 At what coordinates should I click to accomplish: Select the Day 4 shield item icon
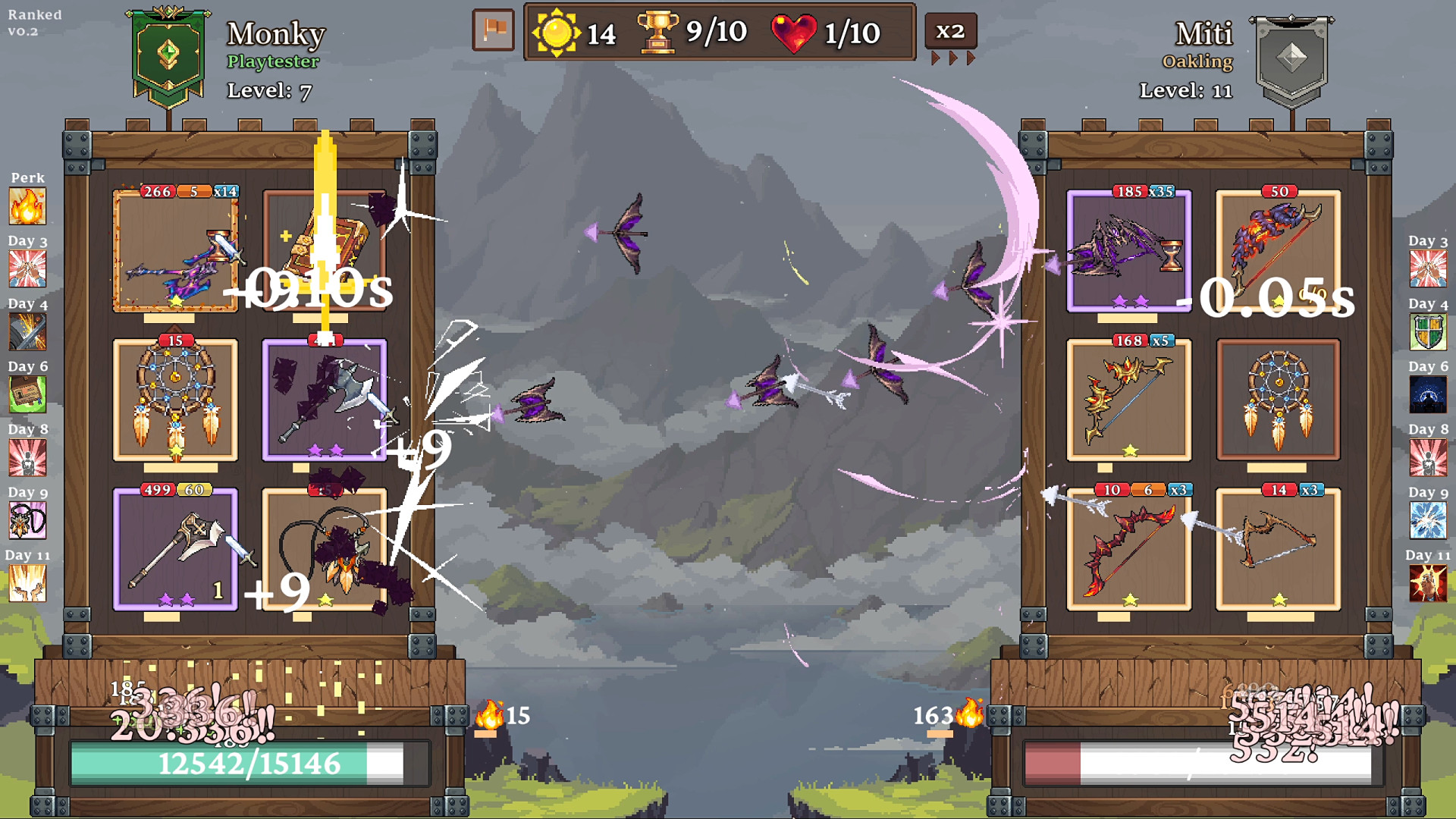pos(1428,331)
